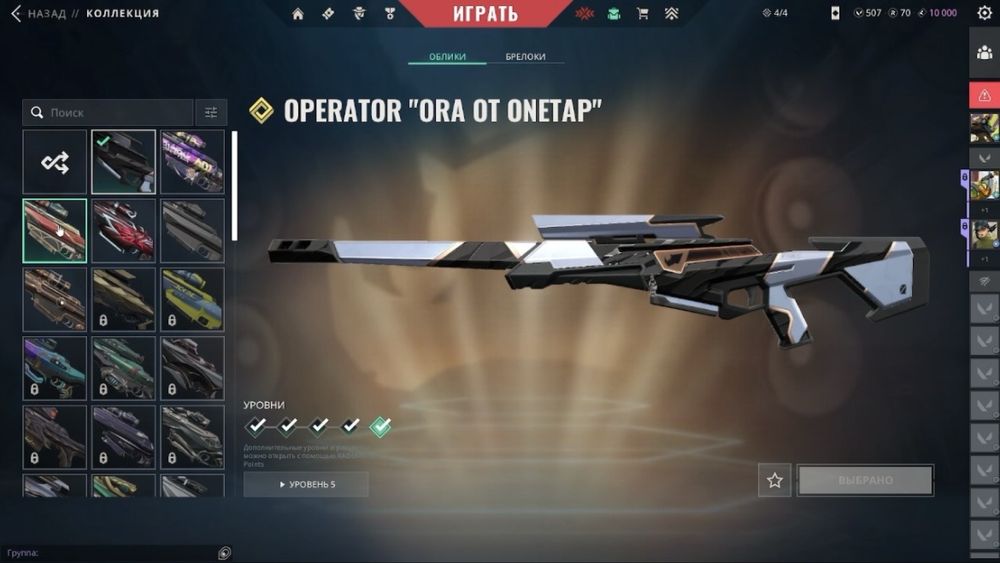Open the red warning alert icon

click(x=984, y=96)
